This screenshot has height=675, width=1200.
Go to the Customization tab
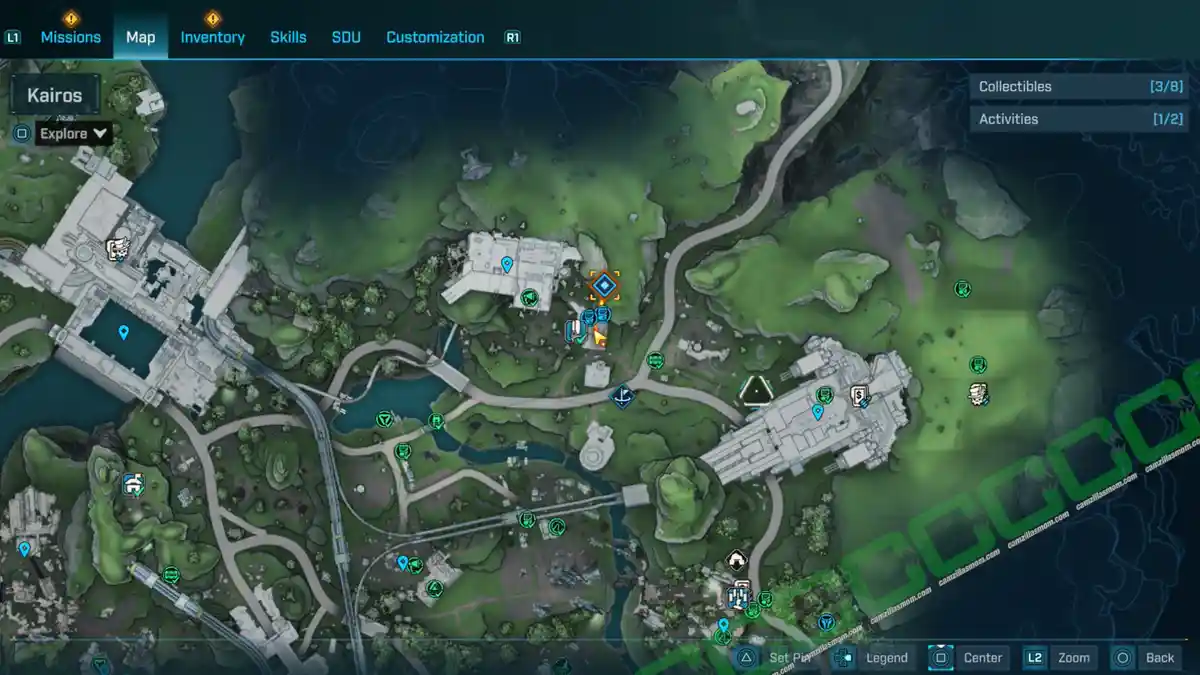[x=435, y=37]
